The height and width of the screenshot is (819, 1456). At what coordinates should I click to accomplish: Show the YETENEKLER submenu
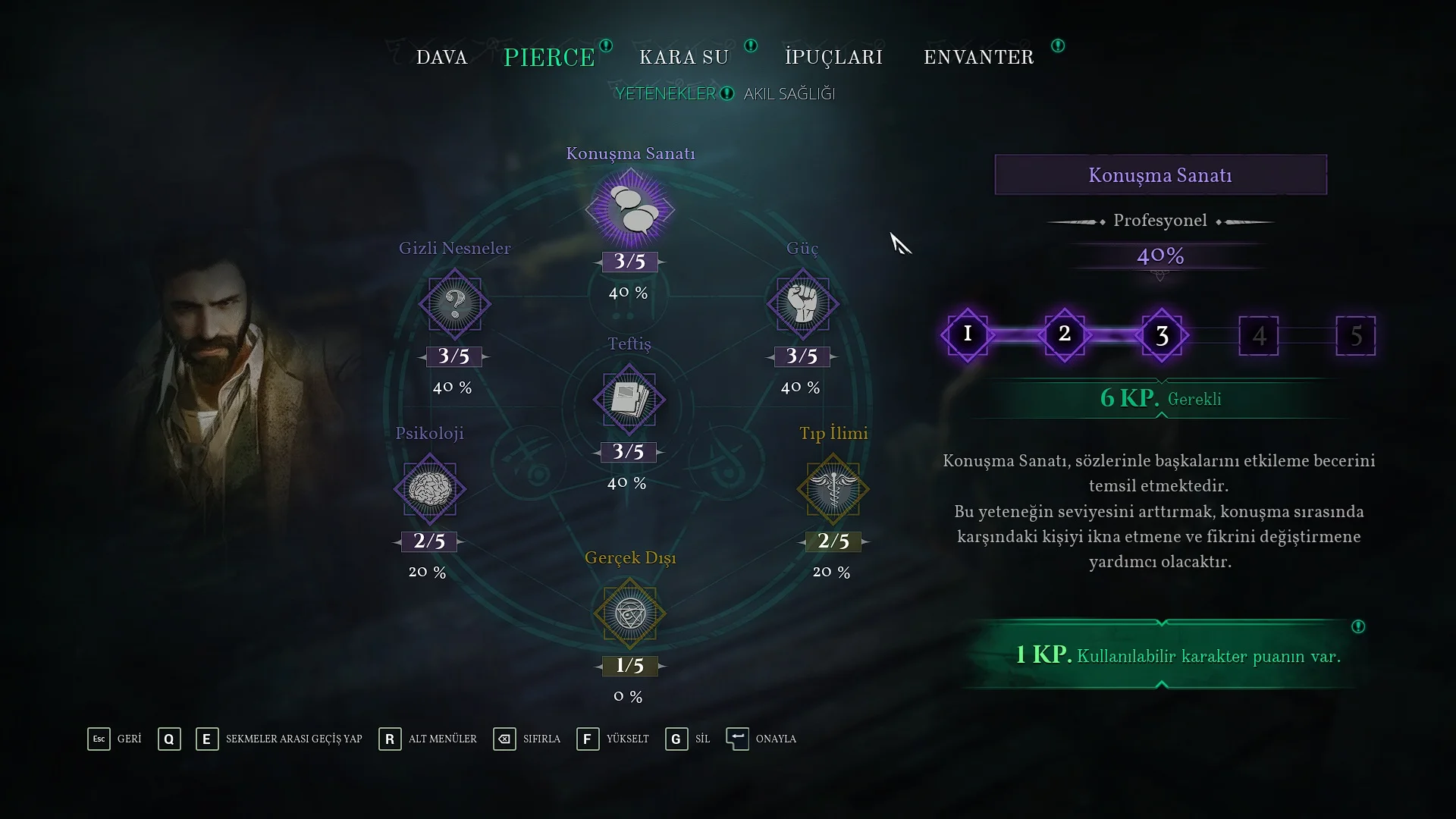coord(665,93)
